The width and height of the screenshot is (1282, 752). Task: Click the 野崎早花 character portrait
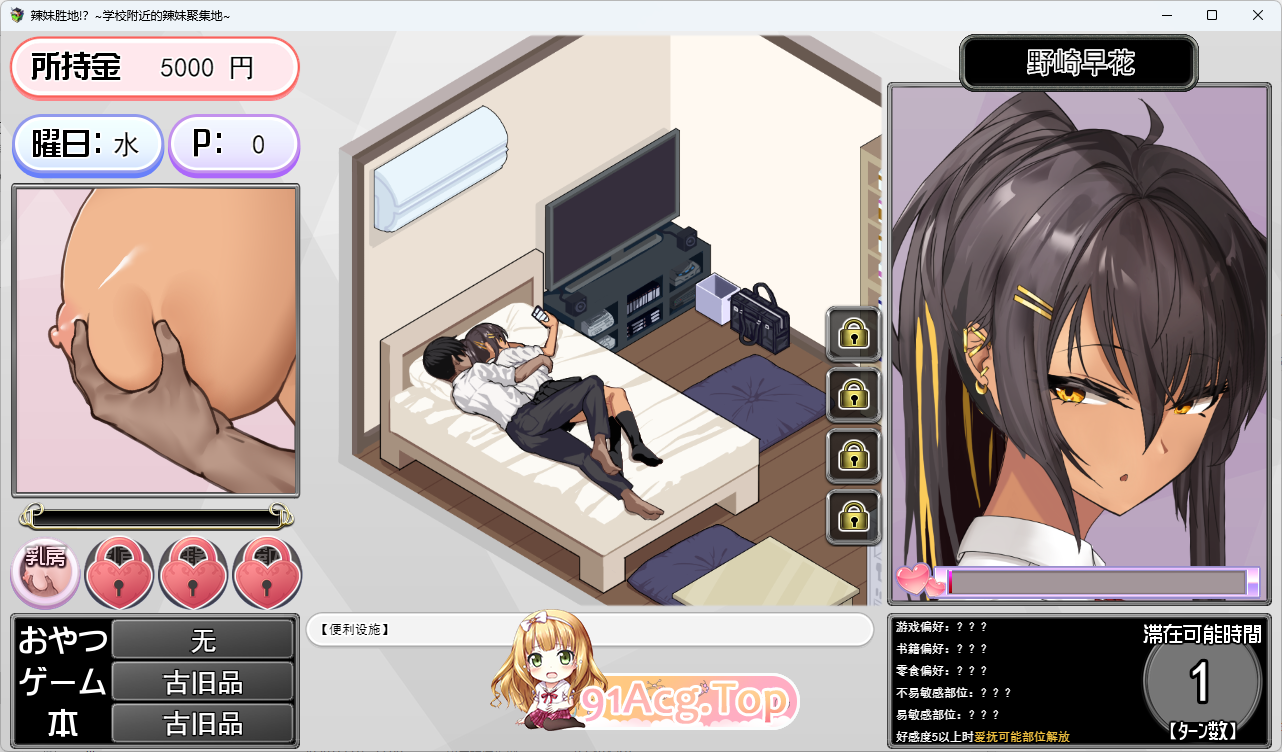[x=1080, y=340]
